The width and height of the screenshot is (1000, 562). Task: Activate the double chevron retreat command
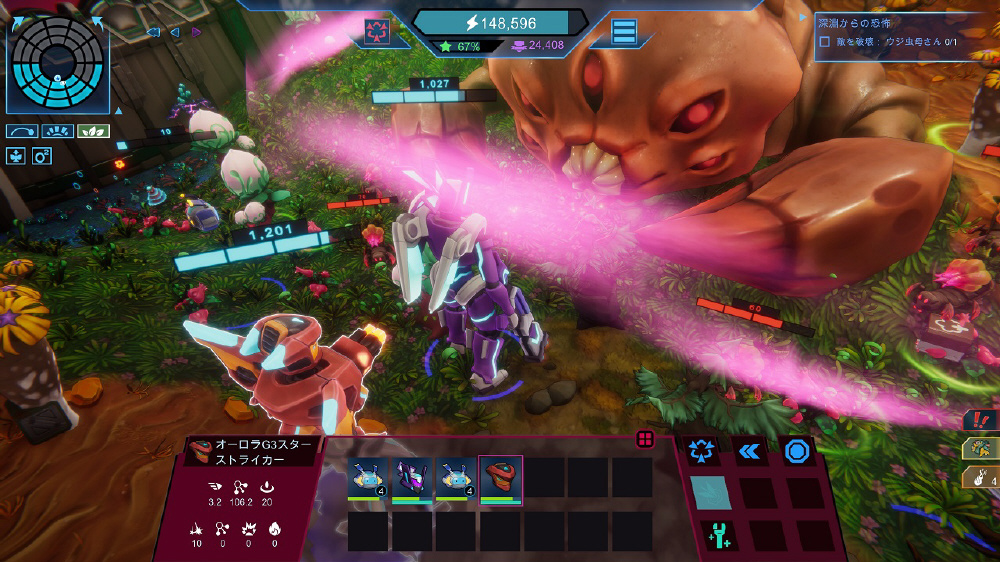pos(749,451)
